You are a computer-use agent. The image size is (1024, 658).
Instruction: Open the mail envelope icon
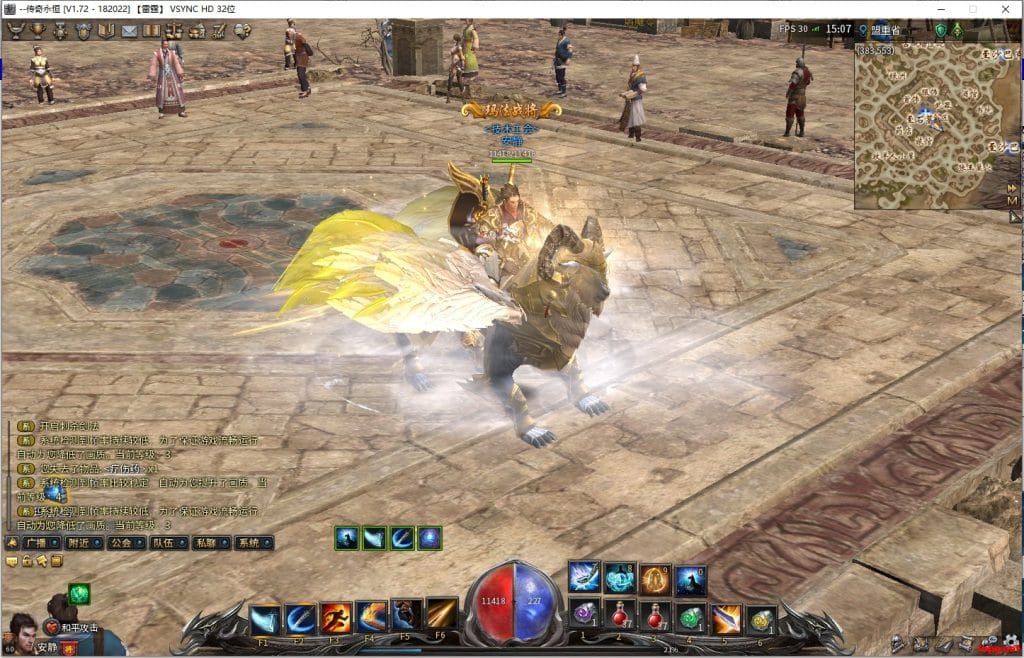[129, 31]
